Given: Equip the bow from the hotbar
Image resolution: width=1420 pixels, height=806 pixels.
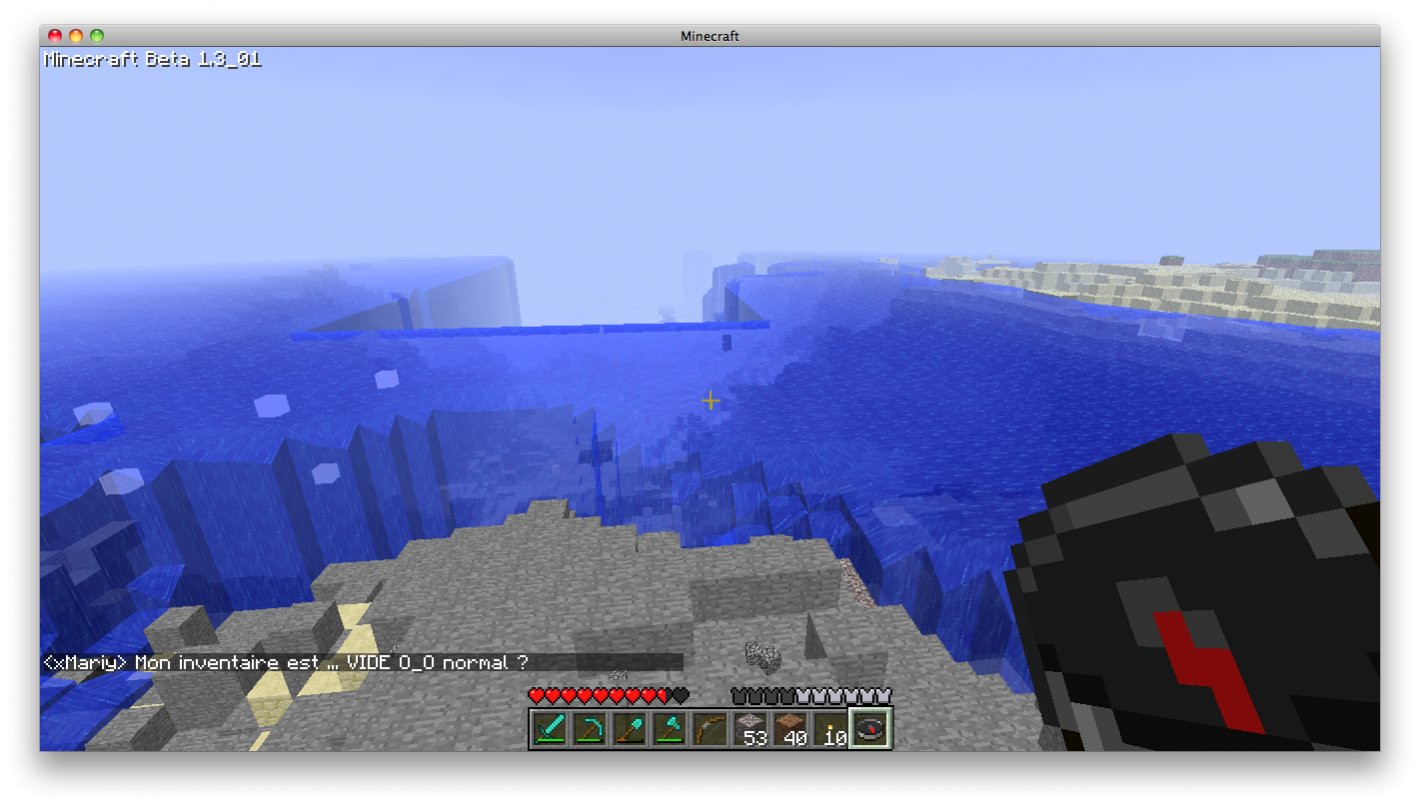Looking at the screenshot, I should coord(708,728).
